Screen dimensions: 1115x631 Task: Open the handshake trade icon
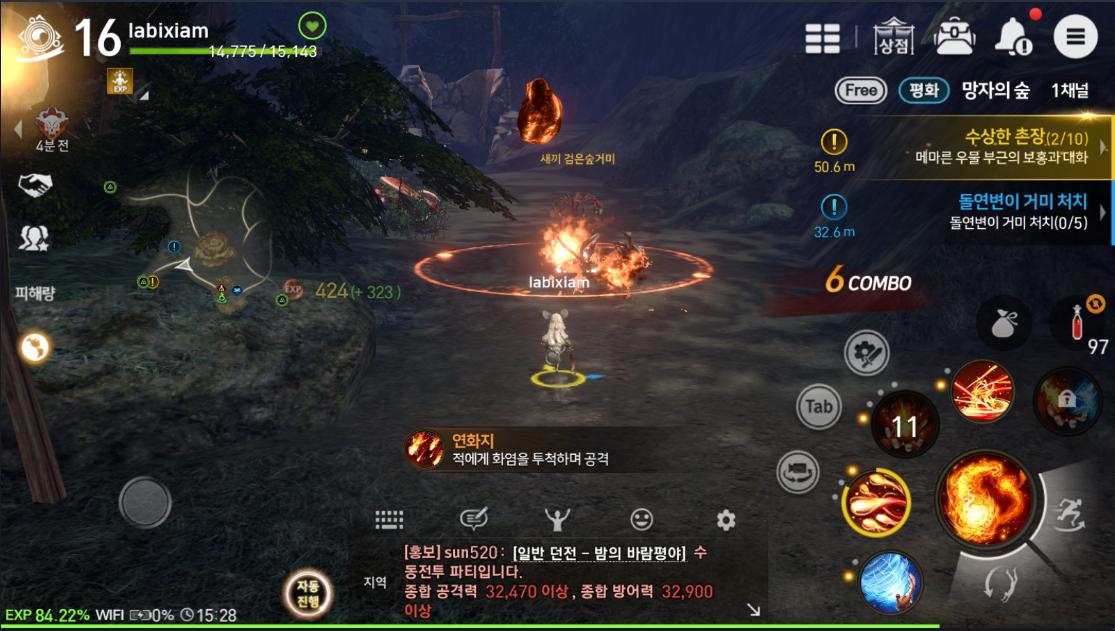[x=36, y=184]
